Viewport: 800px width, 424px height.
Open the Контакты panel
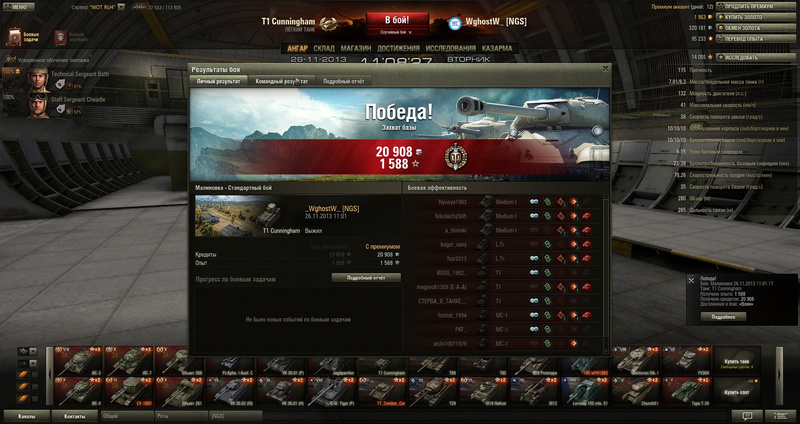point(74,414)
